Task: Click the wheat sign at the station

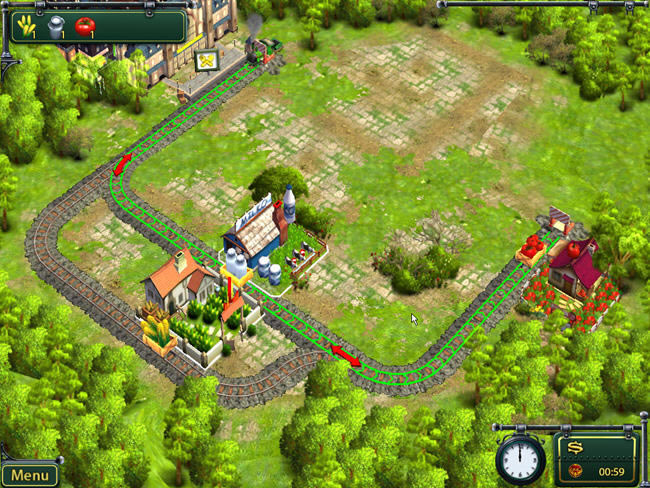Action: click(x=207, y=61)
